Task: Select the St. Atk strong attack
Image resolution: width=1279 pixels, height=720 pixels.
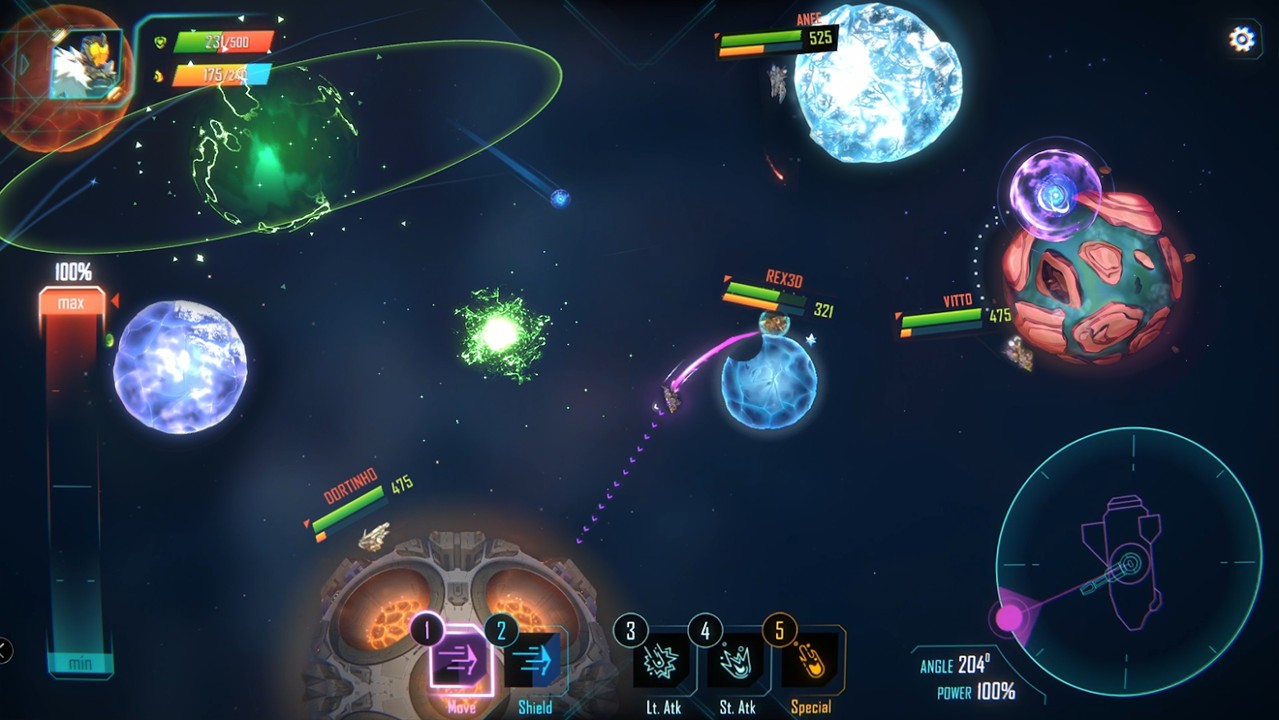Action: click(737, 661)
